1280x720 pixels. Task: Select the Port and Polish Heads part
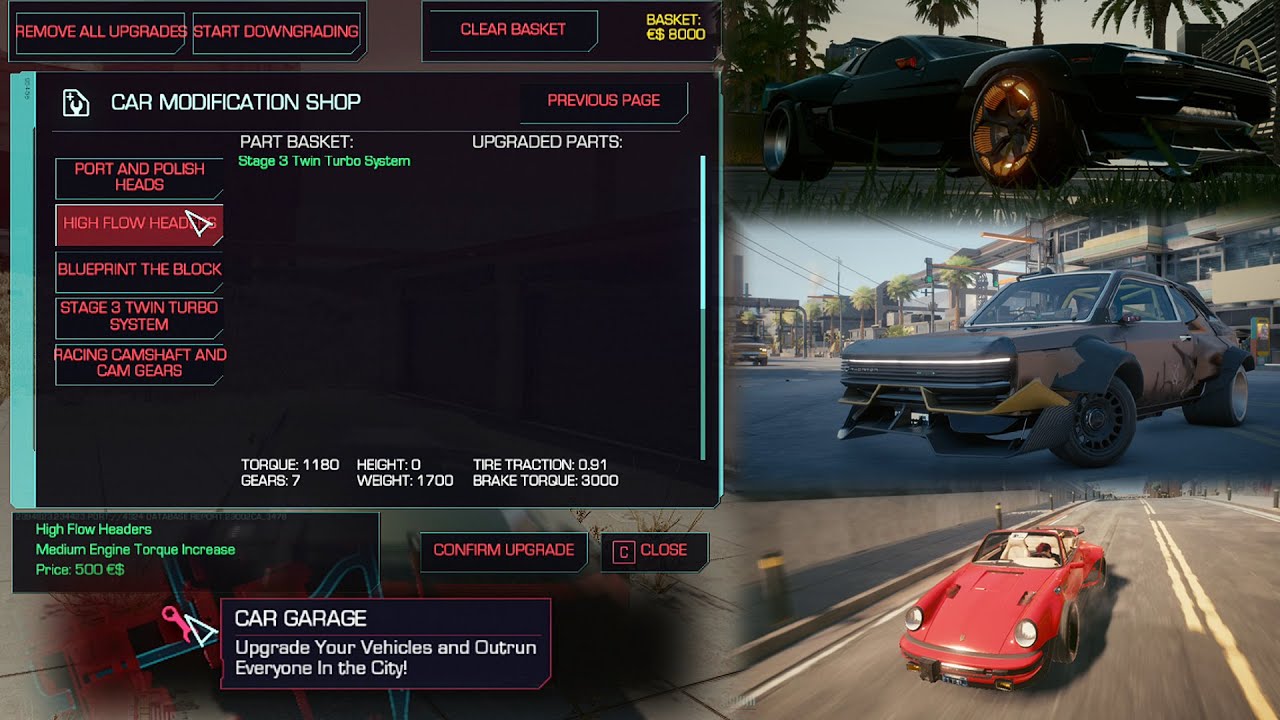coord(139,176)
